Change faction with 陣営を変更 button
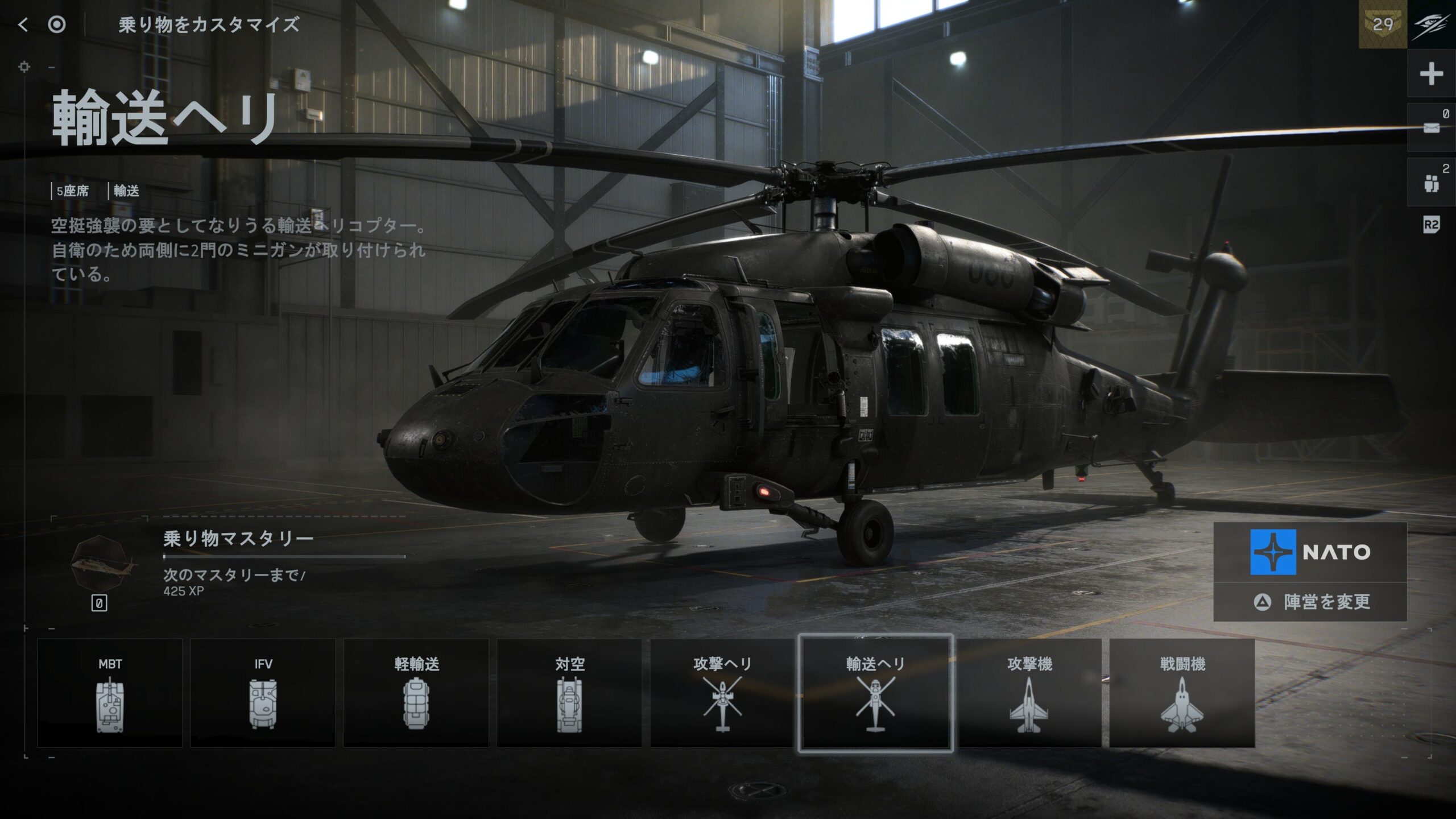The height and width of the screenshot is (819, 1456). (1310, 602)
